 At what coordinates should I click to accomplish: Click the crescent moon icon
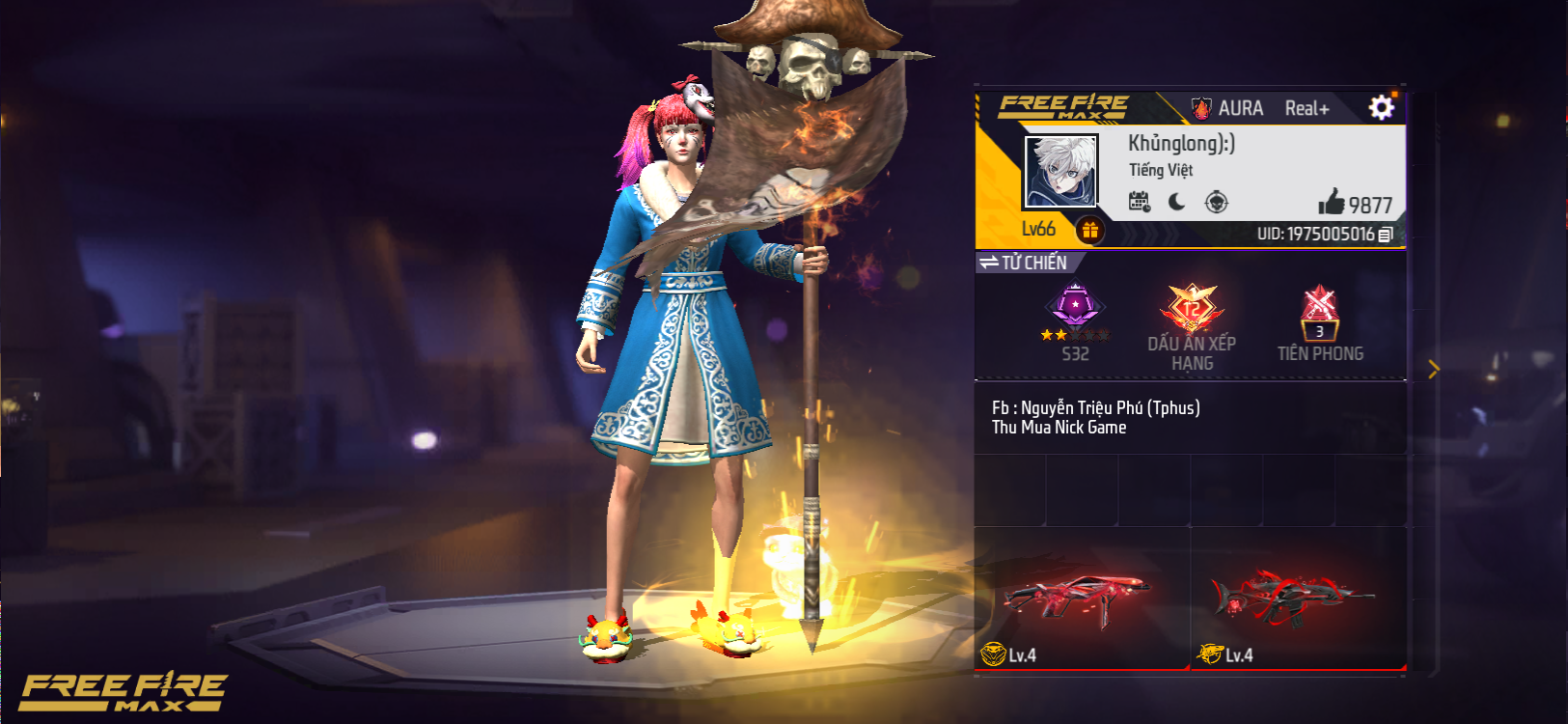click(x=1177, y=202)
